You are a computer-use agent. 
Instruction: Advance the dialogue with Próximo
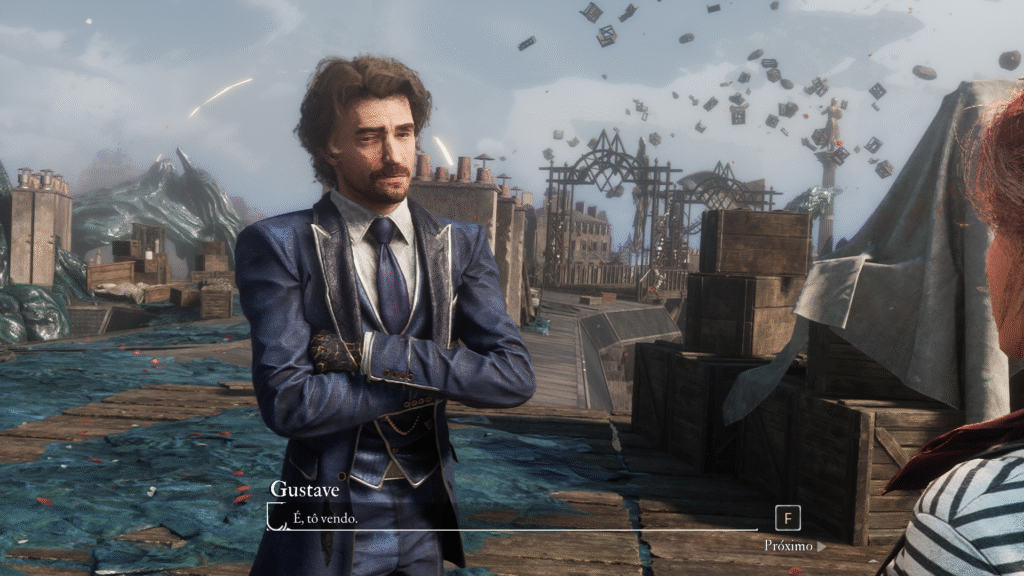(x=794, y=545)
